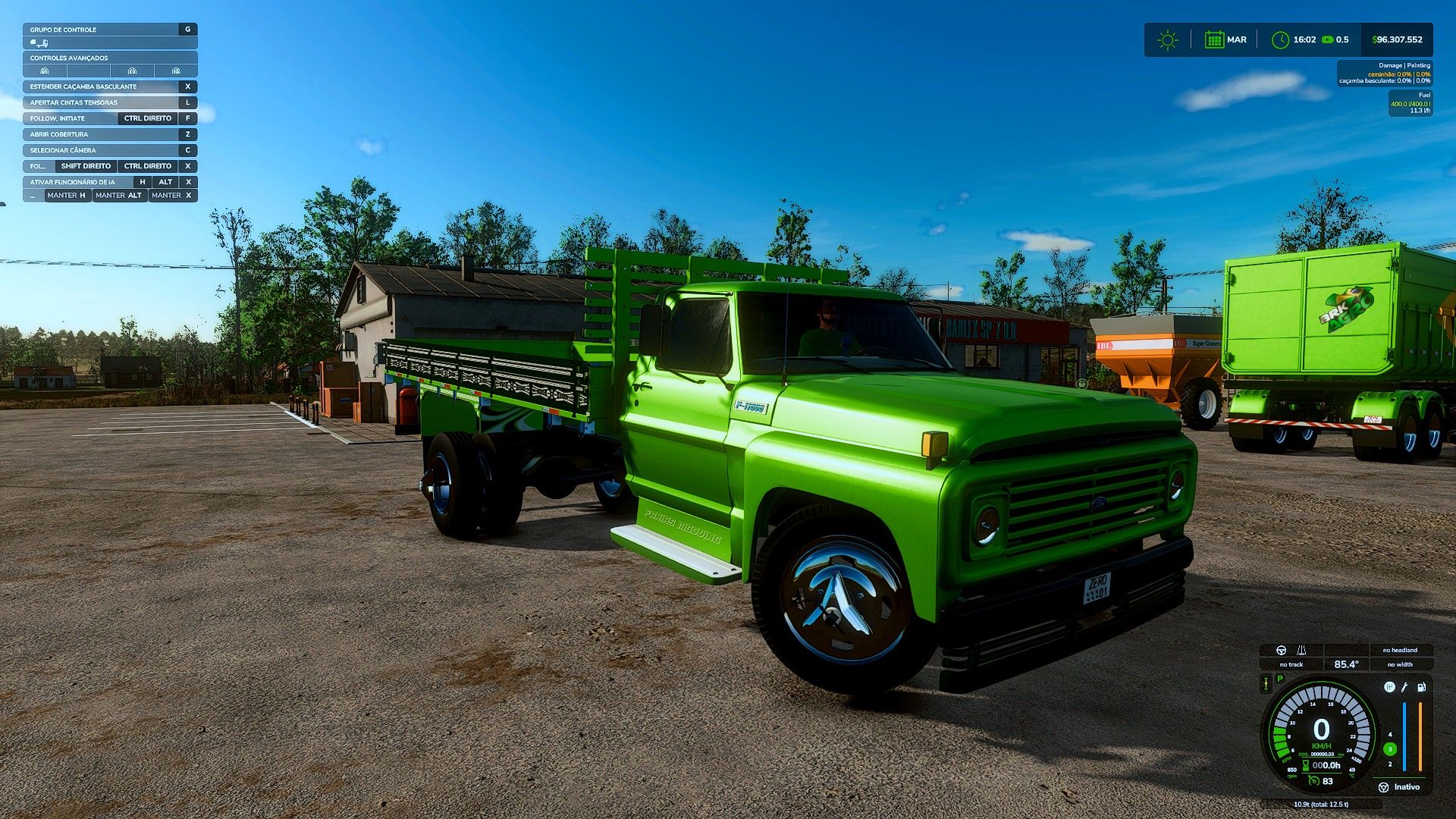
Task: Open the calendar icon showing MAR
Action: [x=1214, y=40]
